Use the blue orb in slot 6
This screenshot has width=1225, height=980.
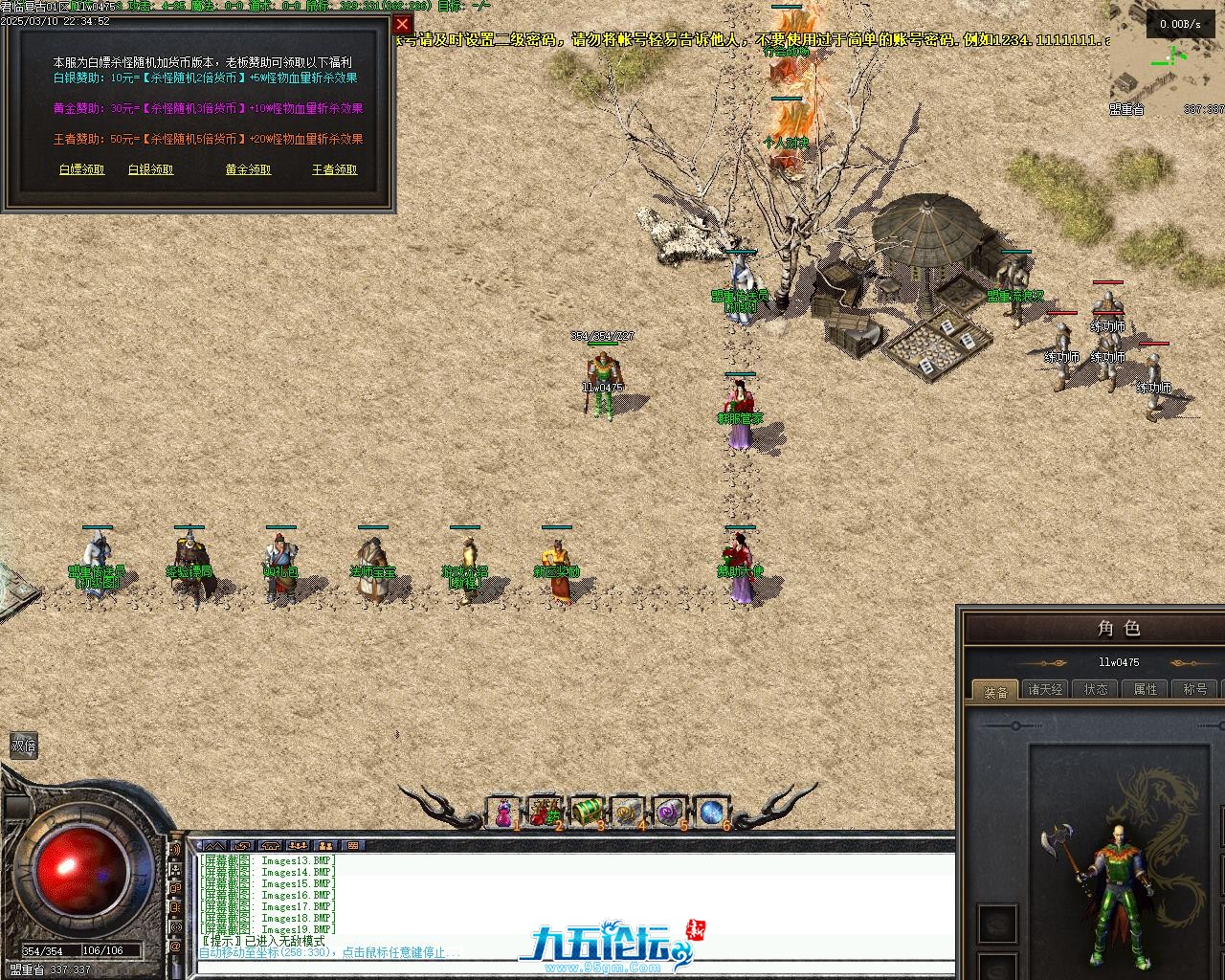tap(712, 813)
